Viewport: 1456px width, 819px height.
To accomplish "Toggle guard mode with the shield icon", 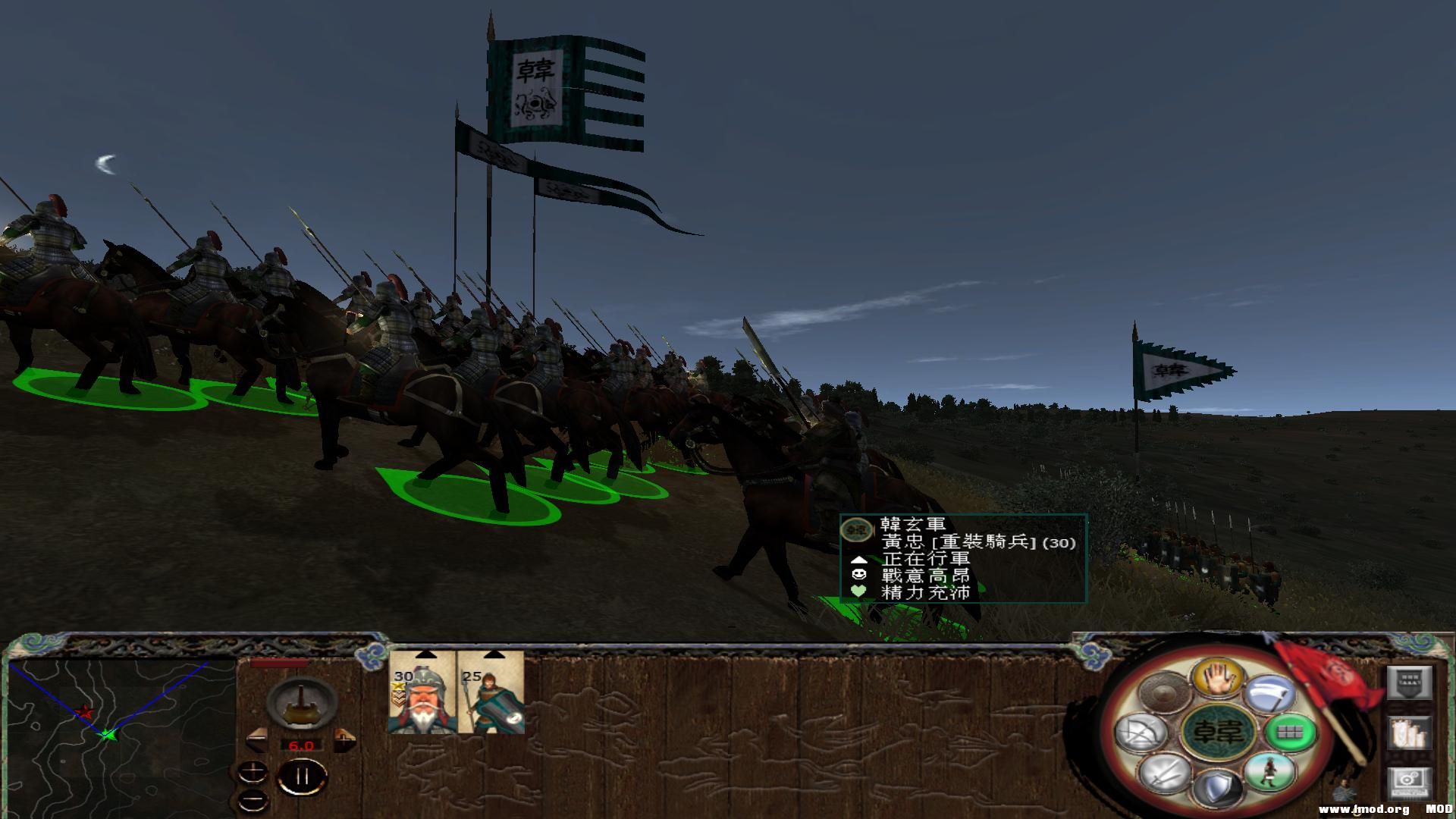I will pos(1216,790).
